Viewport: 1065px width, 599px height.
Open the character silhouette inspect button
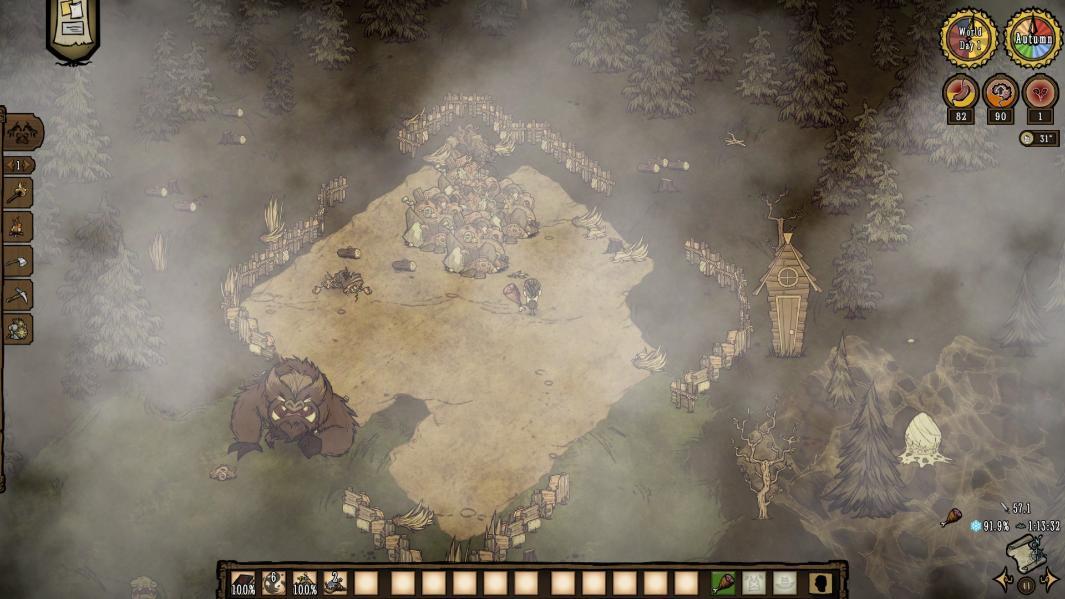[821, 582]
